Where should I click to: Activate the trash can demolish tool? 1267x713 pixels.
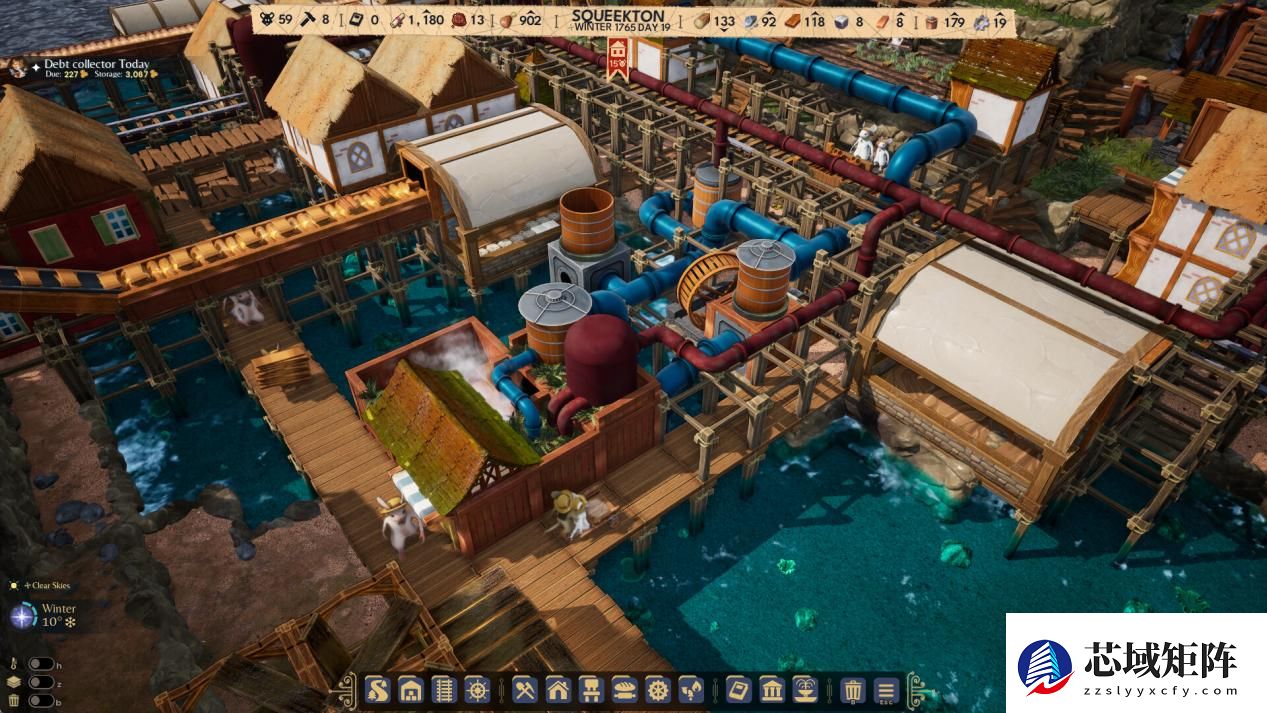pyautogui.click(x=852, y=689)
